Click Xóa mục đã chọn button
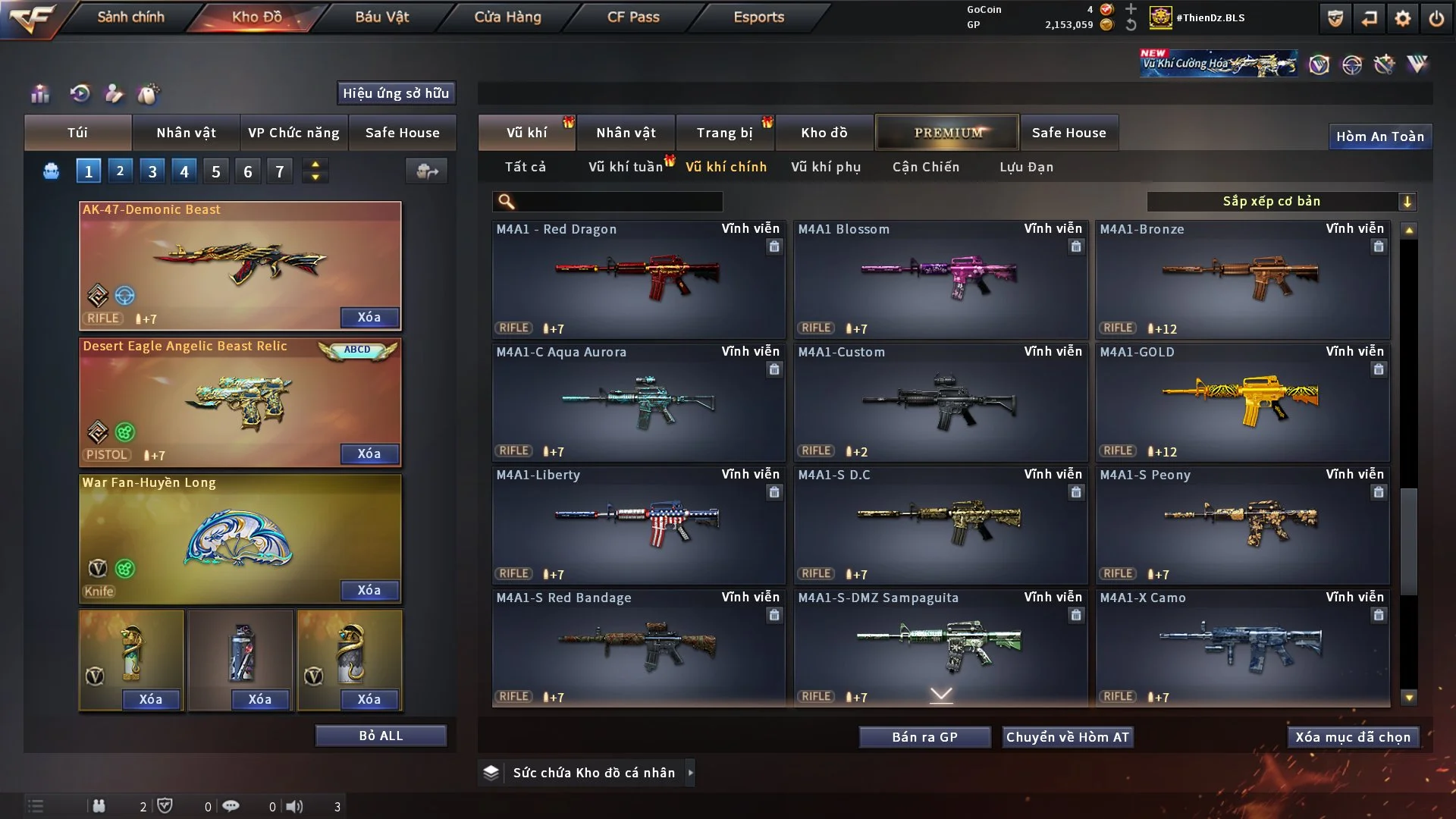The width and height of the screenshot is (1456, 819). tap(1353, 737)
